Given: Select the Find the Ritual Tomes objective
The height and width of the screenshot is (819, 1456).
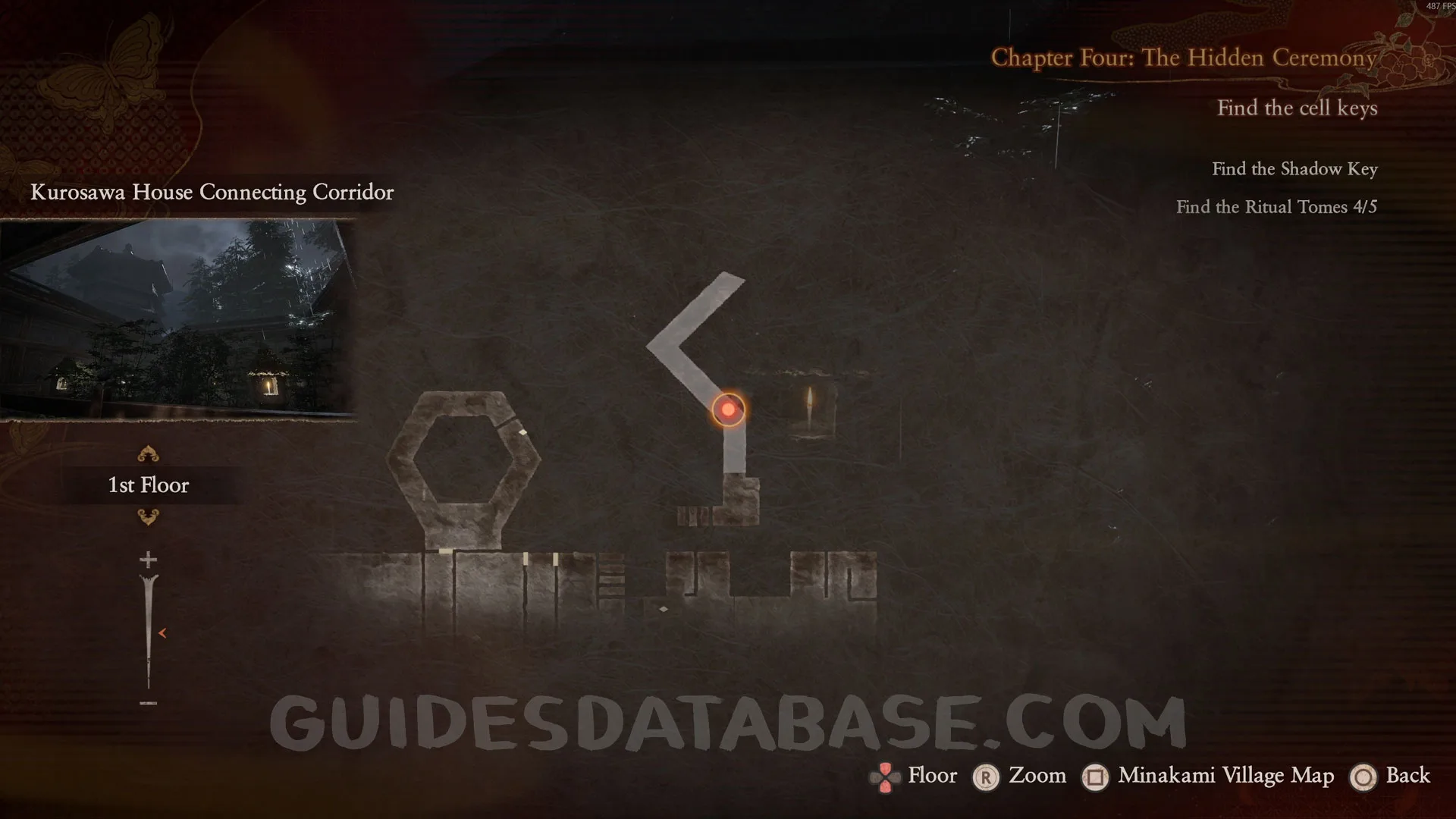Looking at the screenshot, I should click(1276, 207).
